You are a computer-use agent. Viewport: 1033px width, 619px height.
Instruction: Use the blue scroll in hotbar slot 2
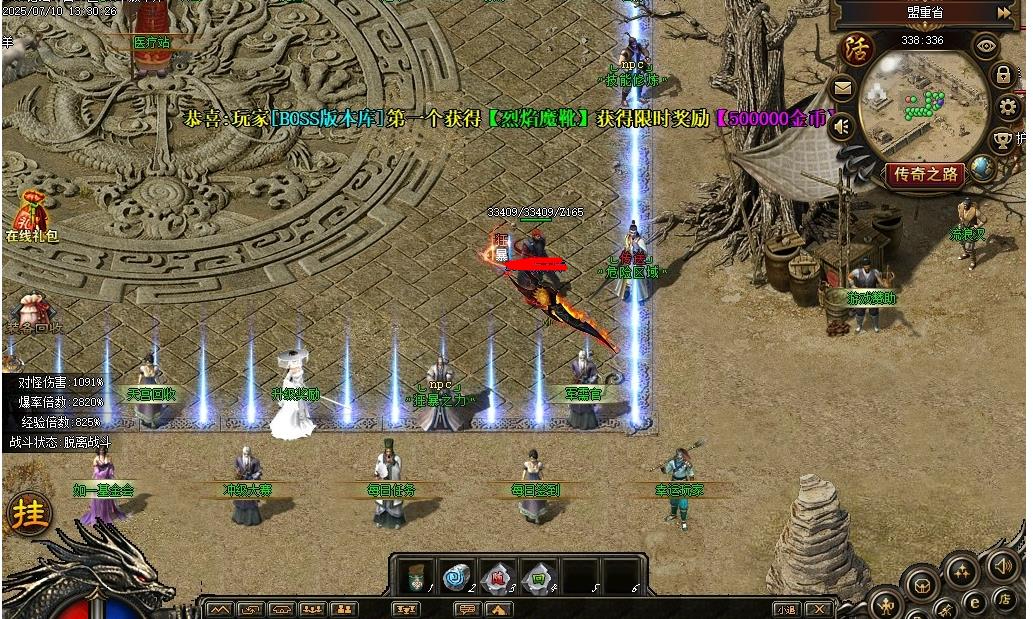[x=456, y=576]
